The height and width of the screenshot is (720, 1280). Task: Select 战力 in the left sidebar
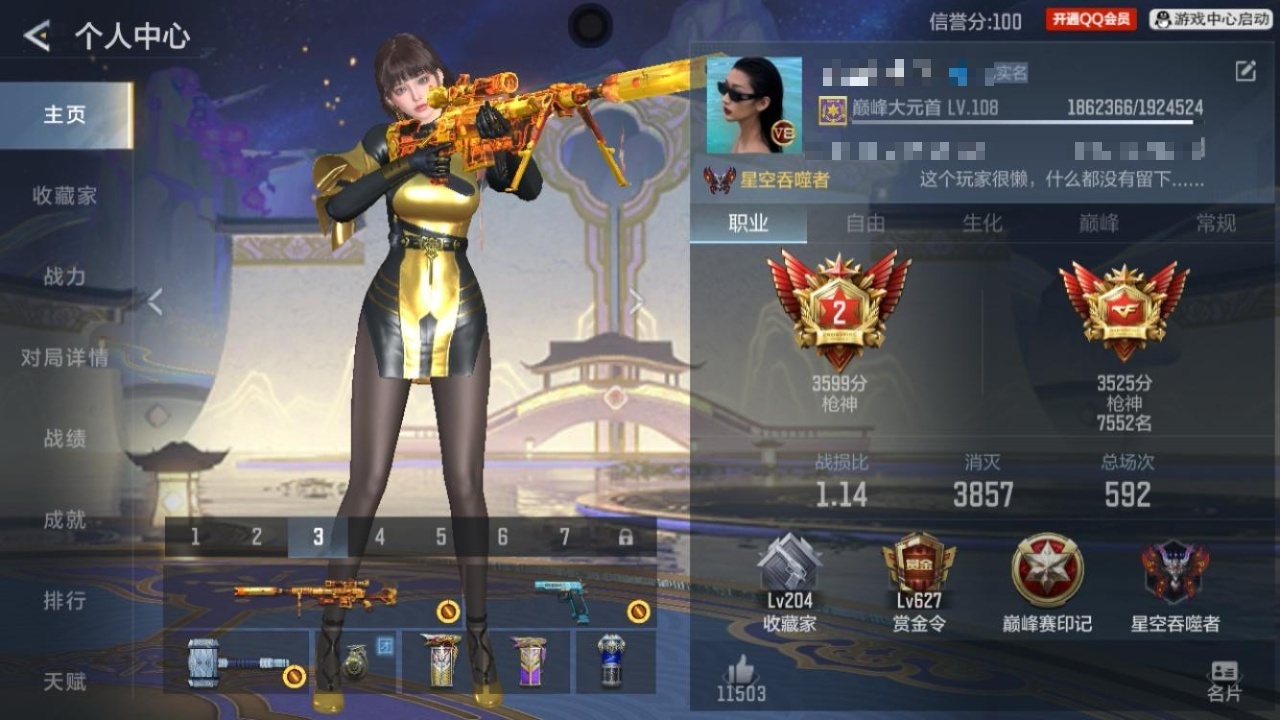click(65, 277)
